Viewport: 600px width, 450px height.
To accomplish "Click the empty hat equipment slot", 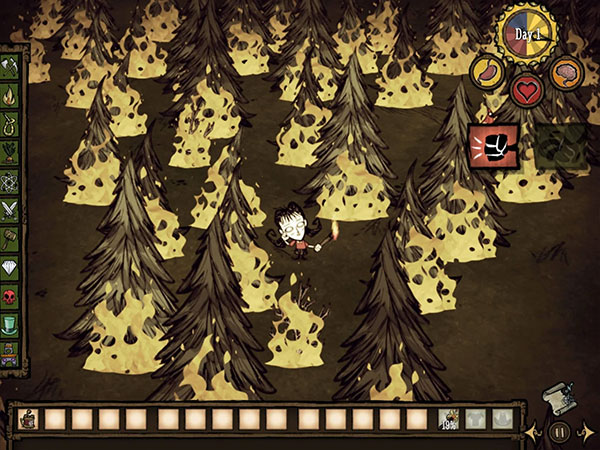I will click(502, 421).
